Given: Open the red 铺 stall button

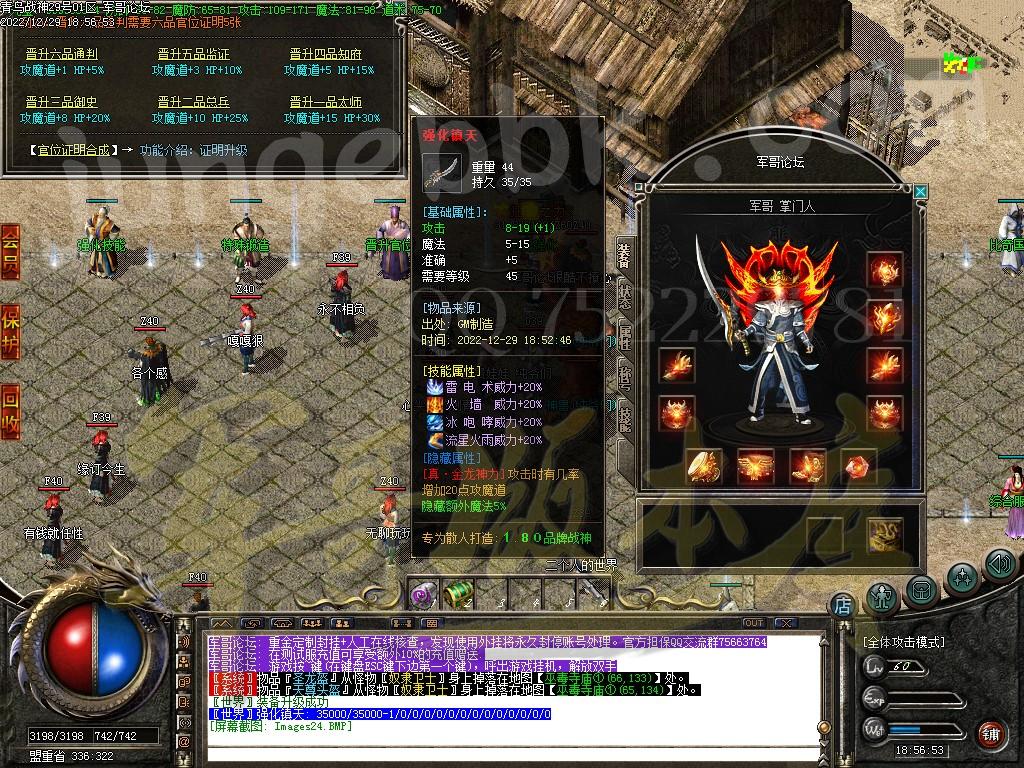Looking at the screenshot, I should click(991, 734).
